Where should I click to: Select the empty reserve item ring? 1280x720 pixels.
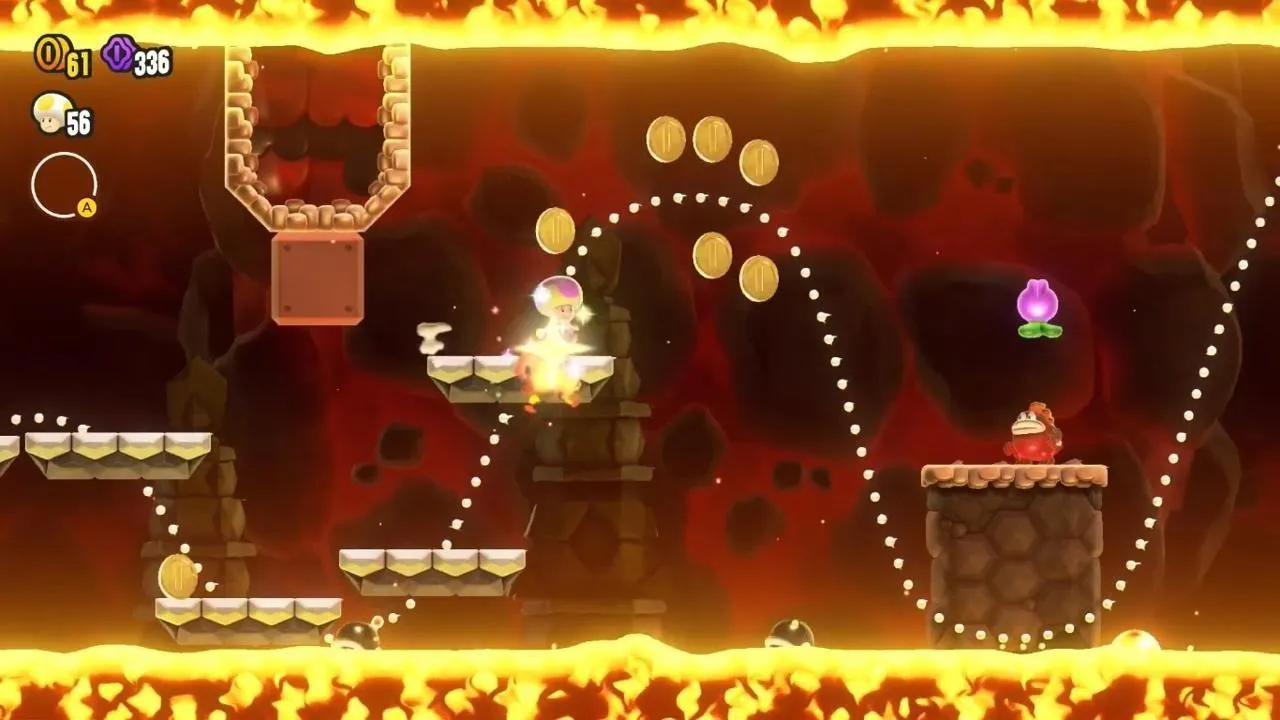pyautogui.click(x=63, y=185)
